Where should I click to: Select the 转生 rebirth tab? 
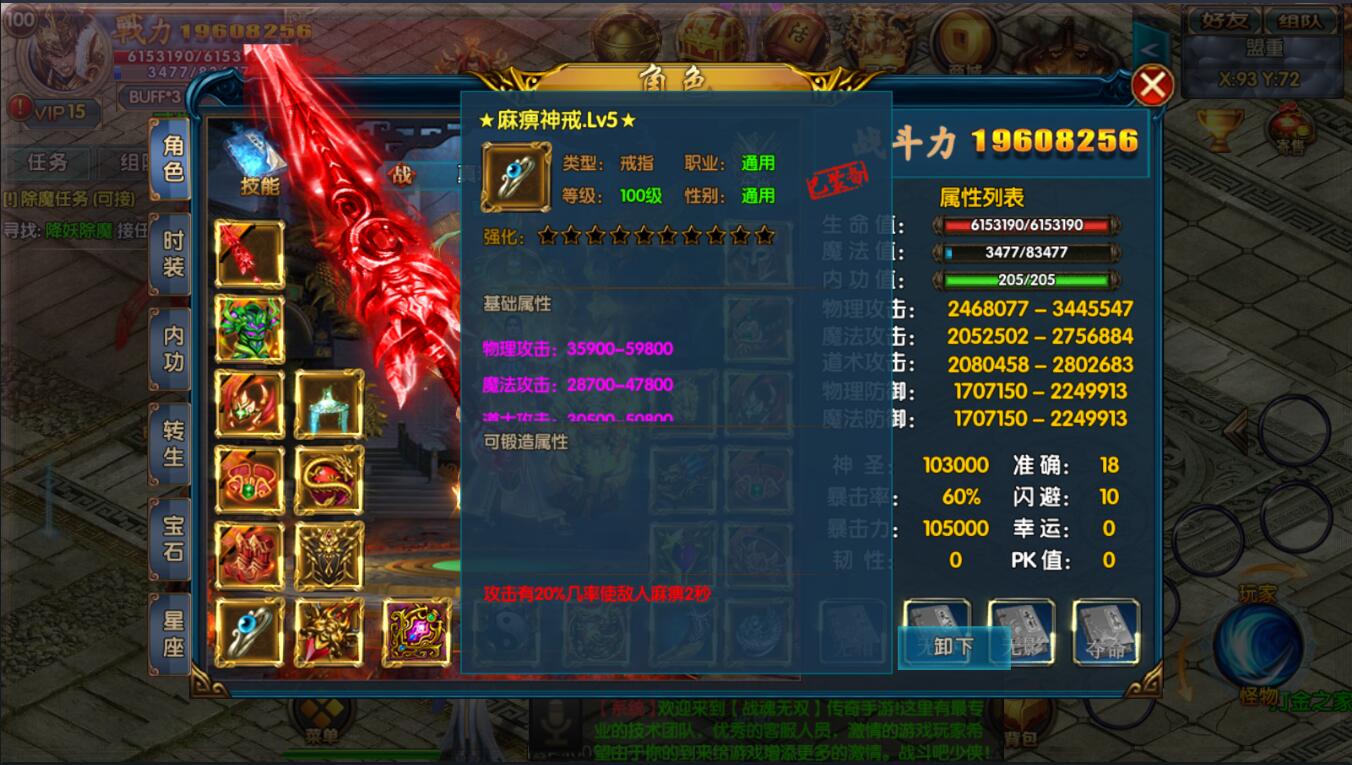173,444
